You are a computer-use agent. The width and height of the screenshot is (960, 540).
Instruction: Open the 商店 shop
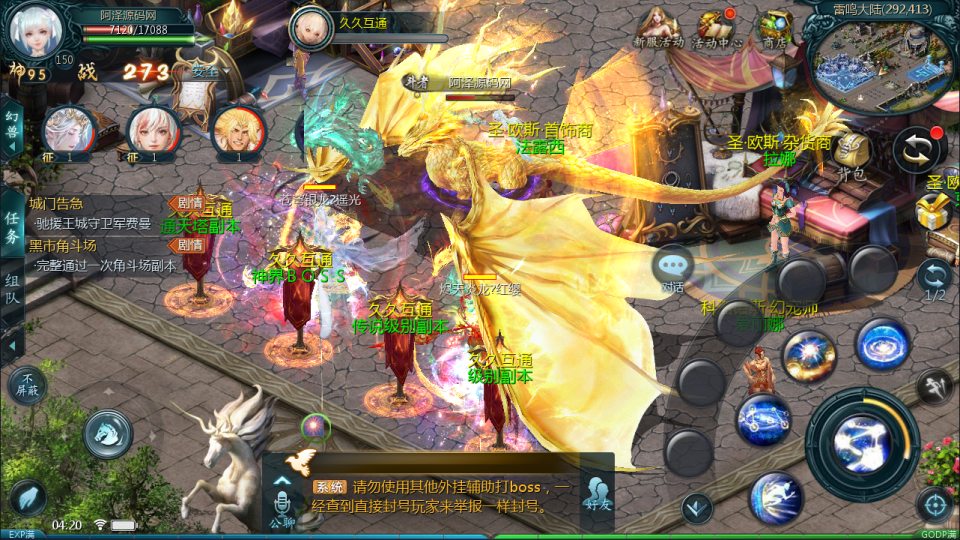pyautogui.click(x=775, y=27)
